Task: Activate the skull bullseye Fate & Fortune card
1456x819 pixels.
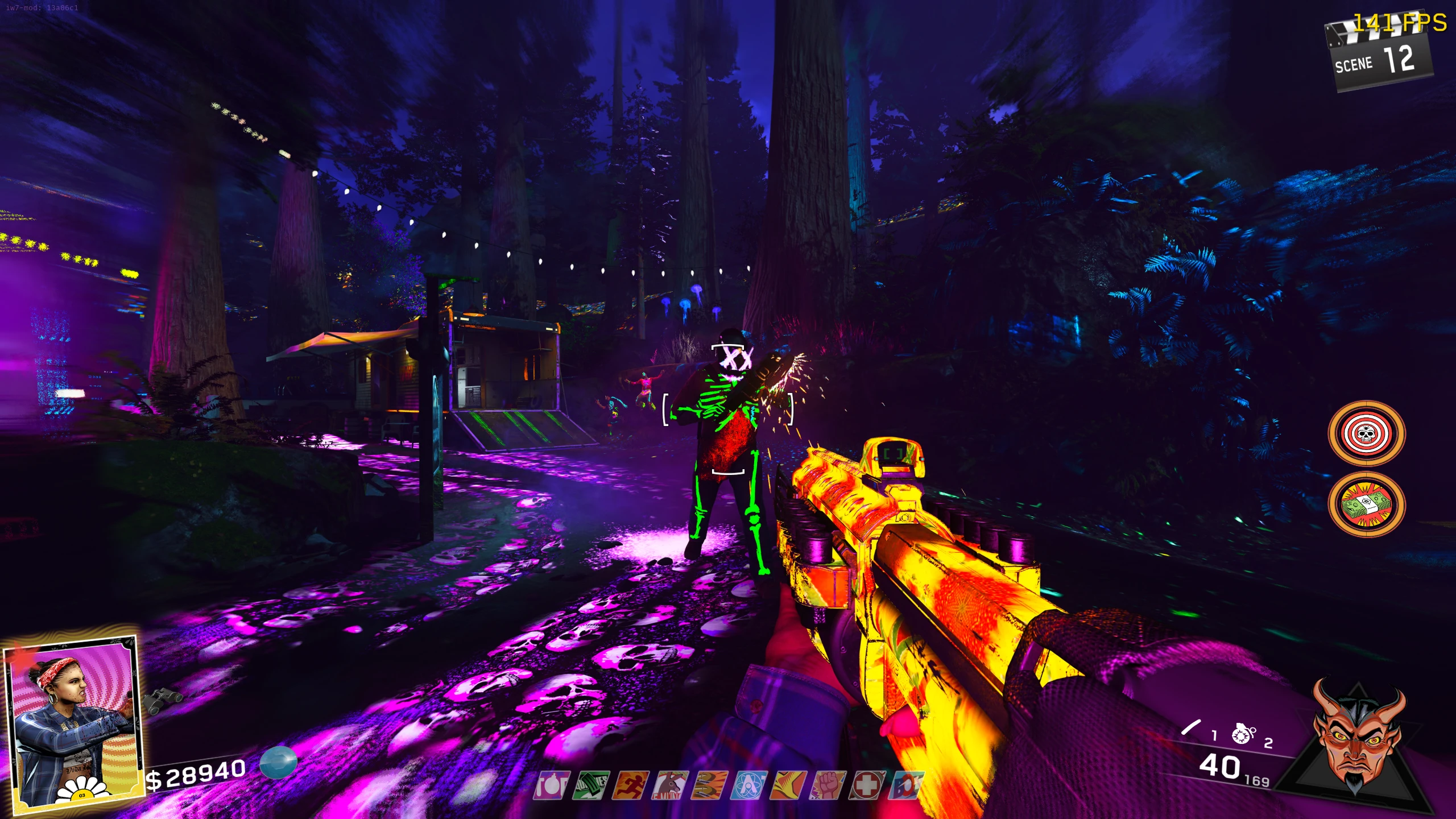Action: tap(1366, 434)
